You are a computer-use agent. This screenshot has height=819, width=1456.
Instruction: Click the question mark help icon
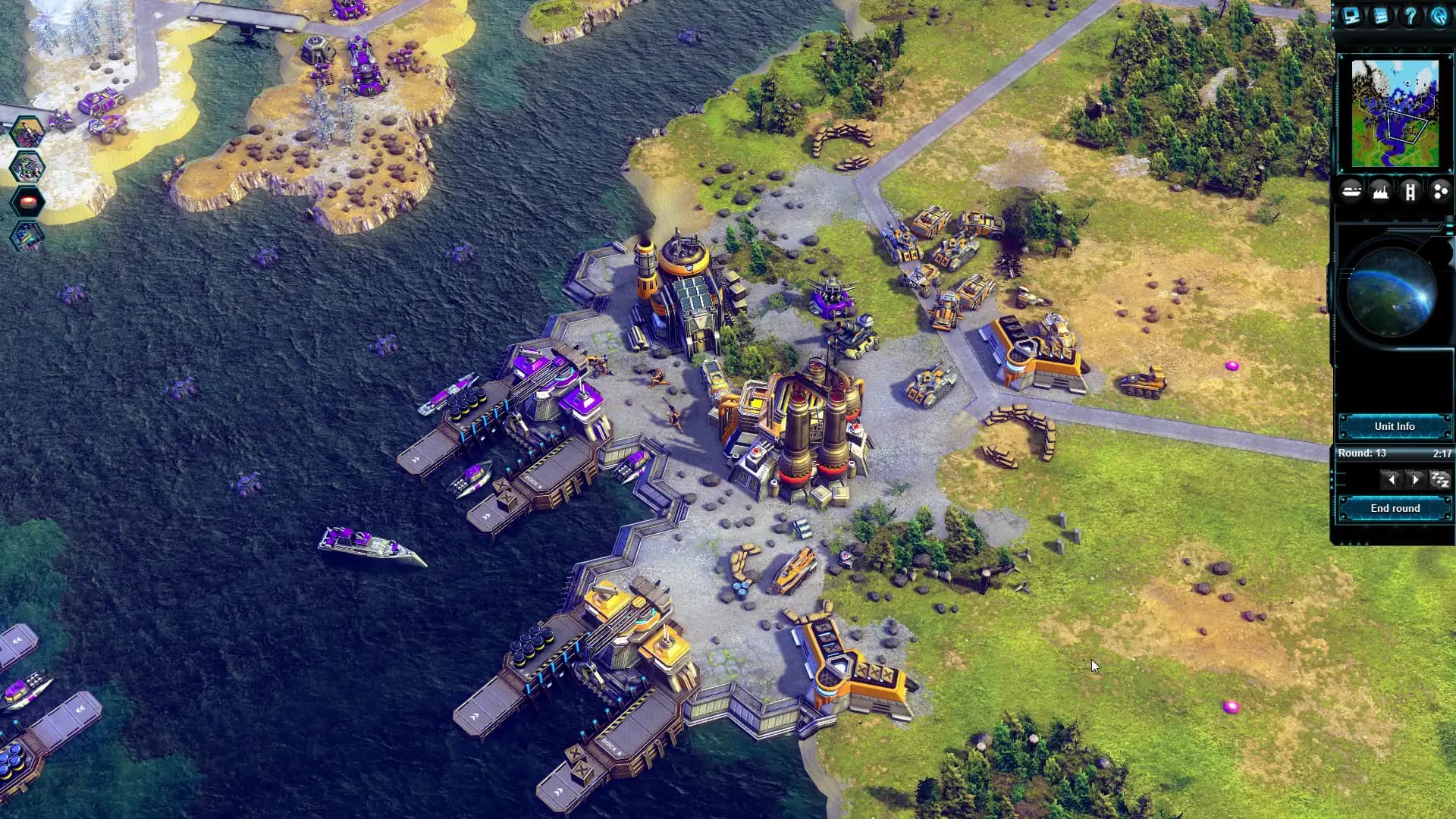click(x=1410, y=17)
